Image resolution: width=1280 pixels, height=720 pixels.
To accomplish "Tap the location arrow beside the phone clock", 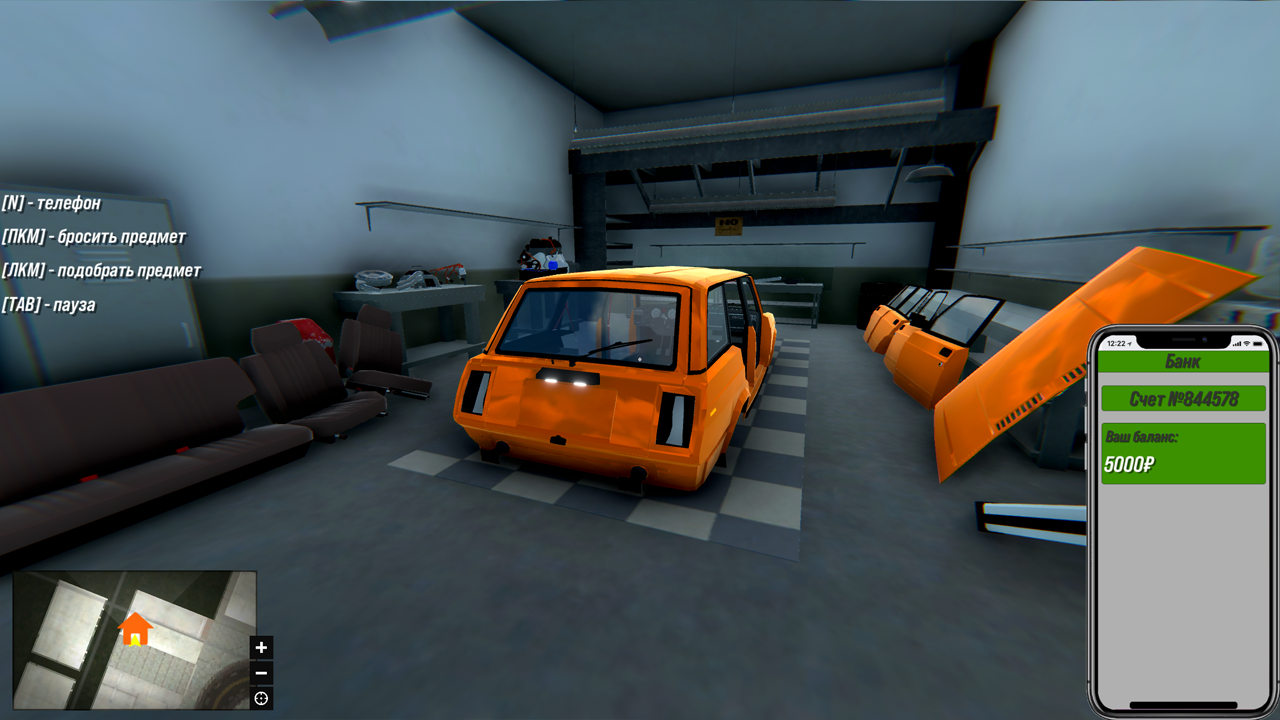I will pyautogui.click(x=1130, y=343).
